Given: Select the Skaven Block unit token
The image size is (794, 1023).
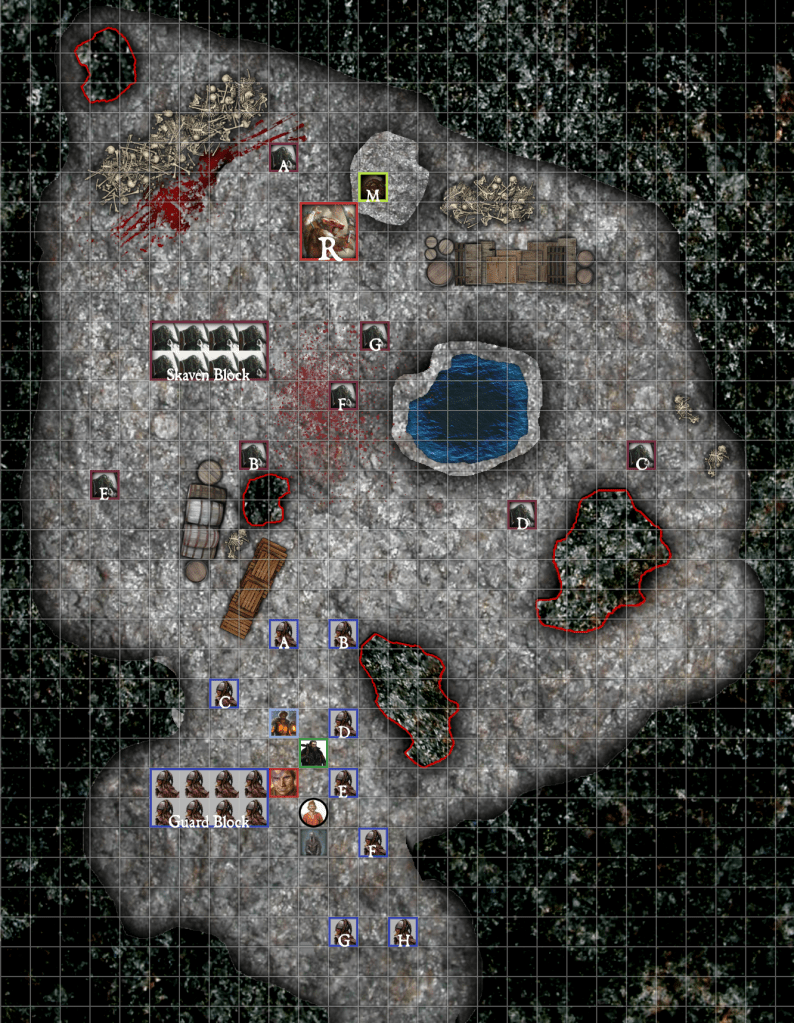Looking at the screenshot, I should point(209,351).
